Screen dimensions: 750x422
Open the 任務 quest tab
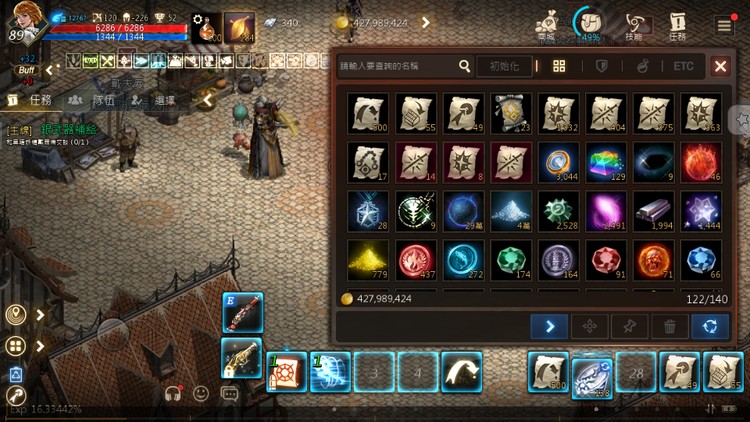pyautogui.click(x=31, y=100)
